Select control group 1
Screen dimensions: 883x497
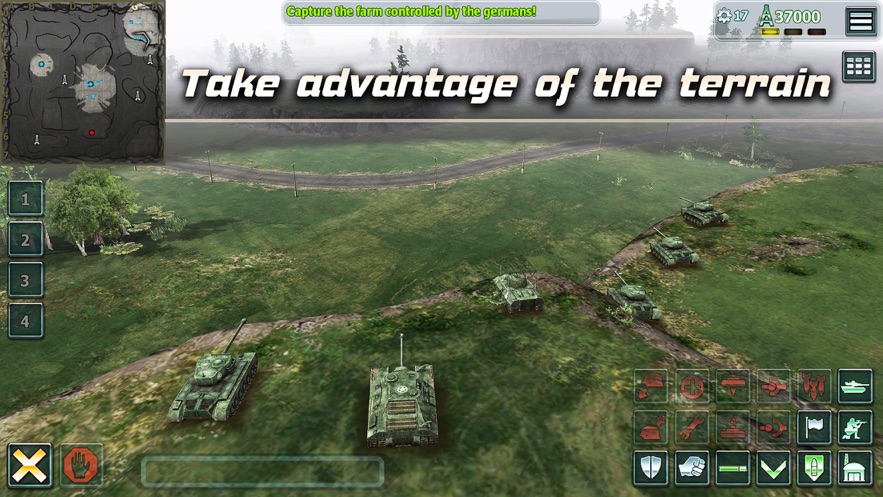tap(26, 198)
